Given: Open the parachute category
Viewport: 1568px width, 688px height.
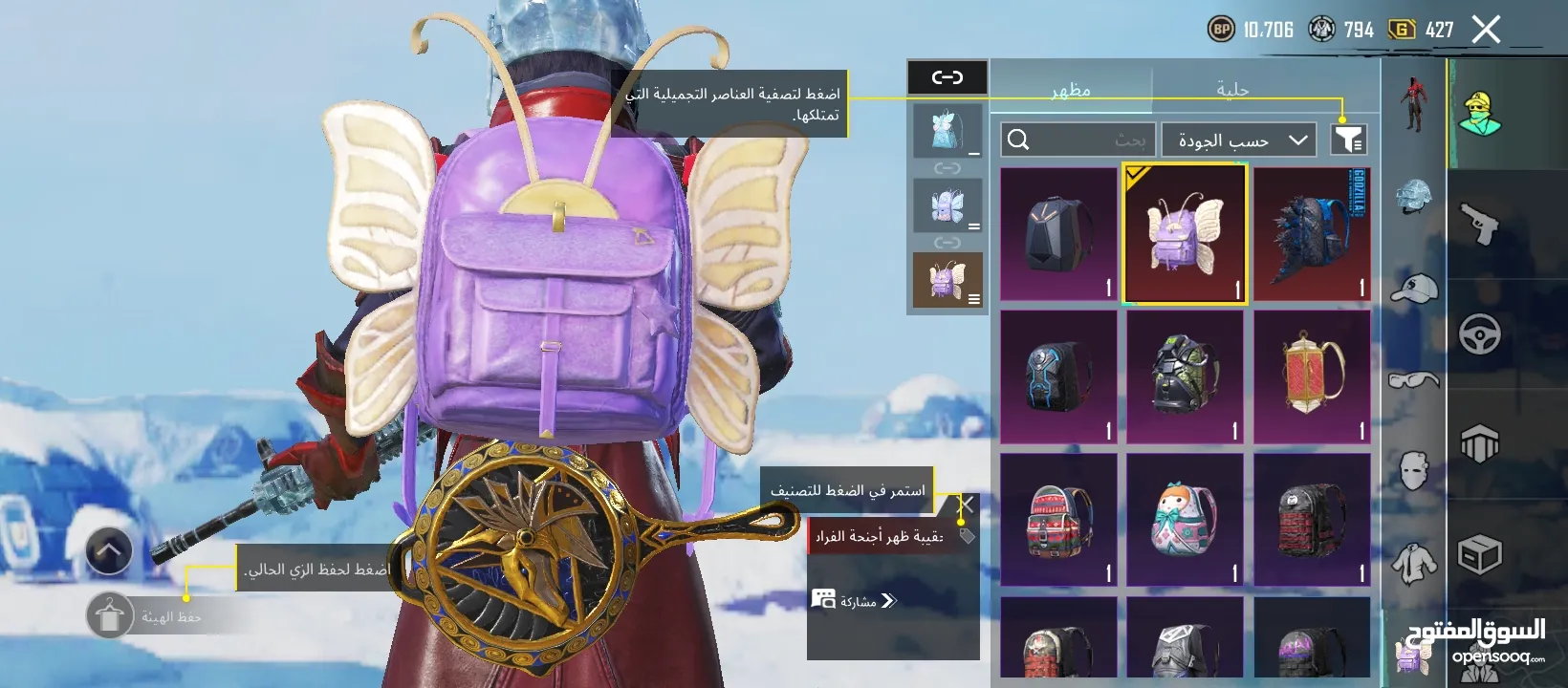Looking at the screenshot, I should (1479, 443).
